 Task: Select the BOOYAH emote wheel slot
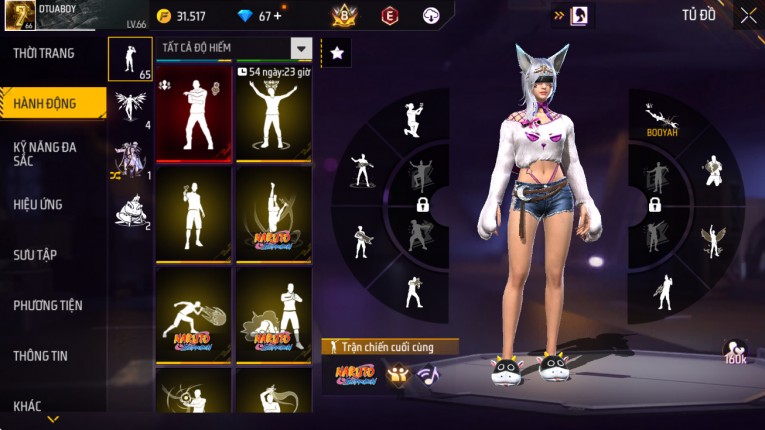tap(660, 118)
